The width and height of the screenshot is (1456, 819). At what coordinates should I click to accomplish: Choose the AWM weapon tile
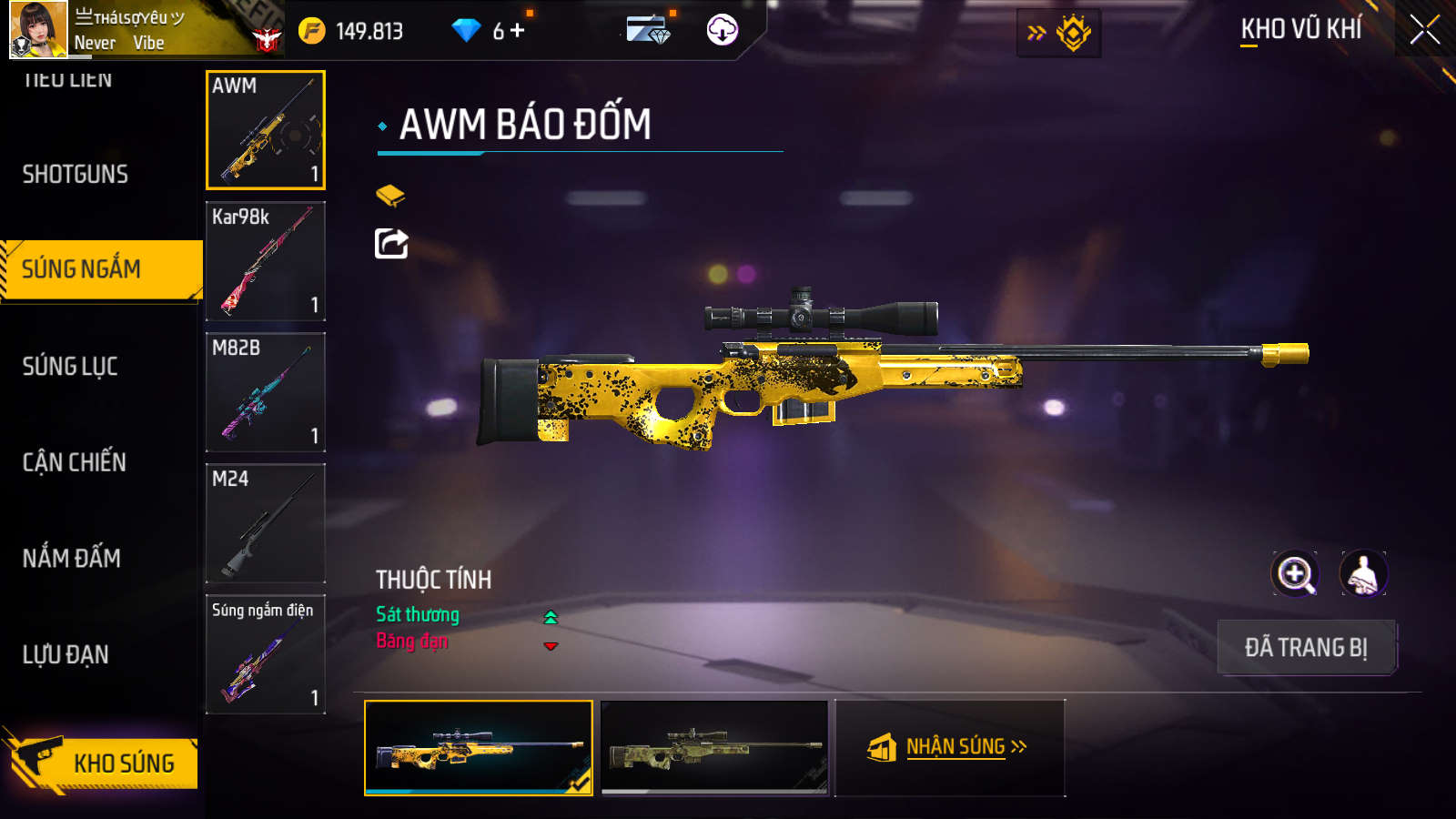point(266,130)
